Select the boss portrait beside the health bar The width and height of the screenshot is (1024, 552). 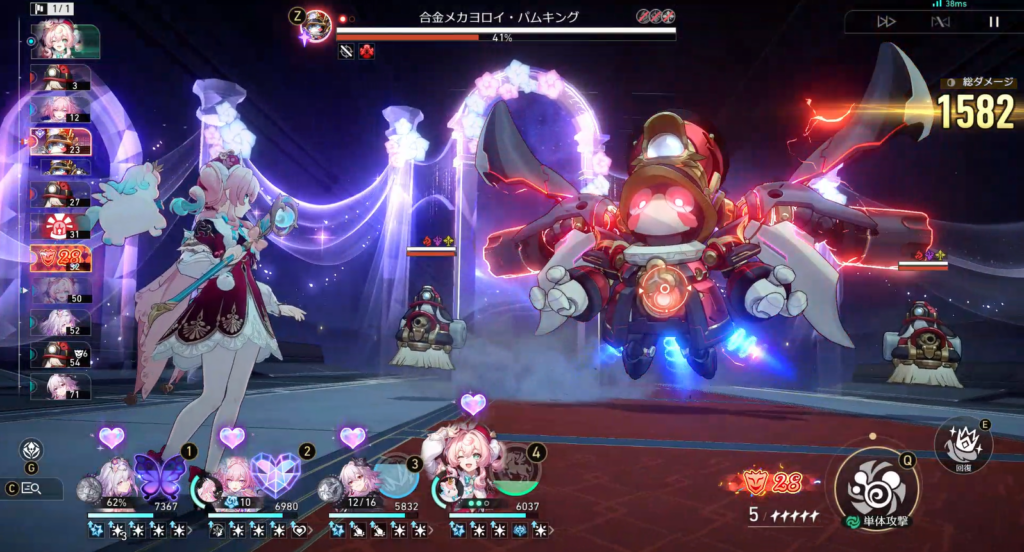click(x=318, y=22)
